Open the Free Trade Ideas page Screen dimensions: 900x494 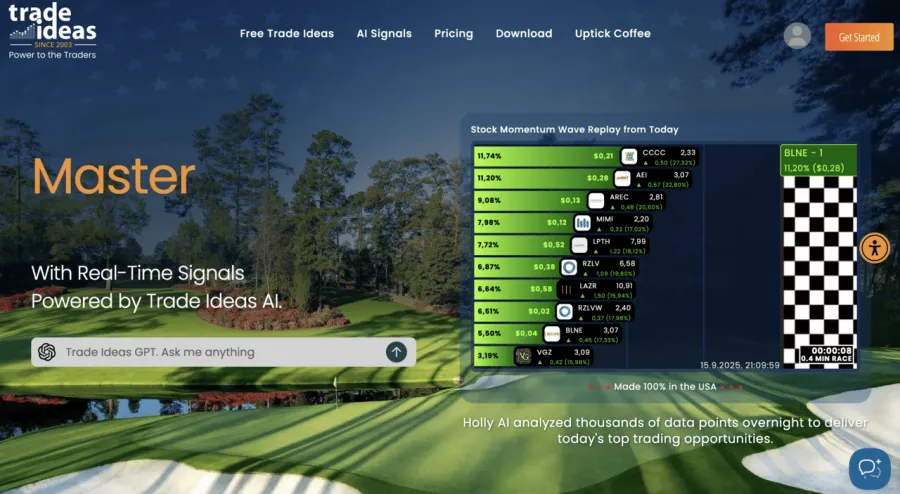click(x=286, y=33)
